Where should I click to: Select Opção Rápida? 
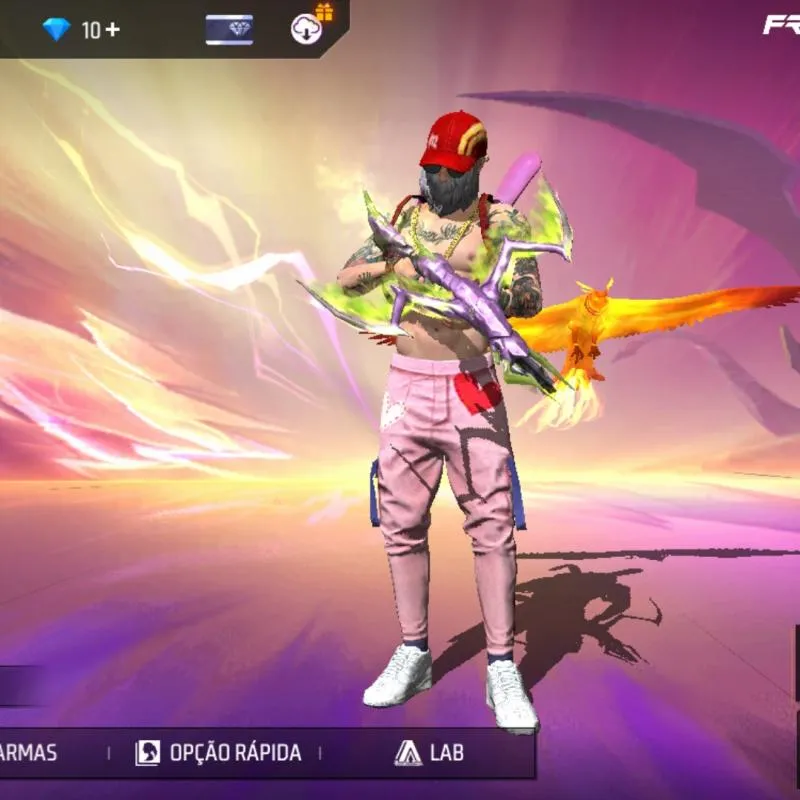pos(218,753)
